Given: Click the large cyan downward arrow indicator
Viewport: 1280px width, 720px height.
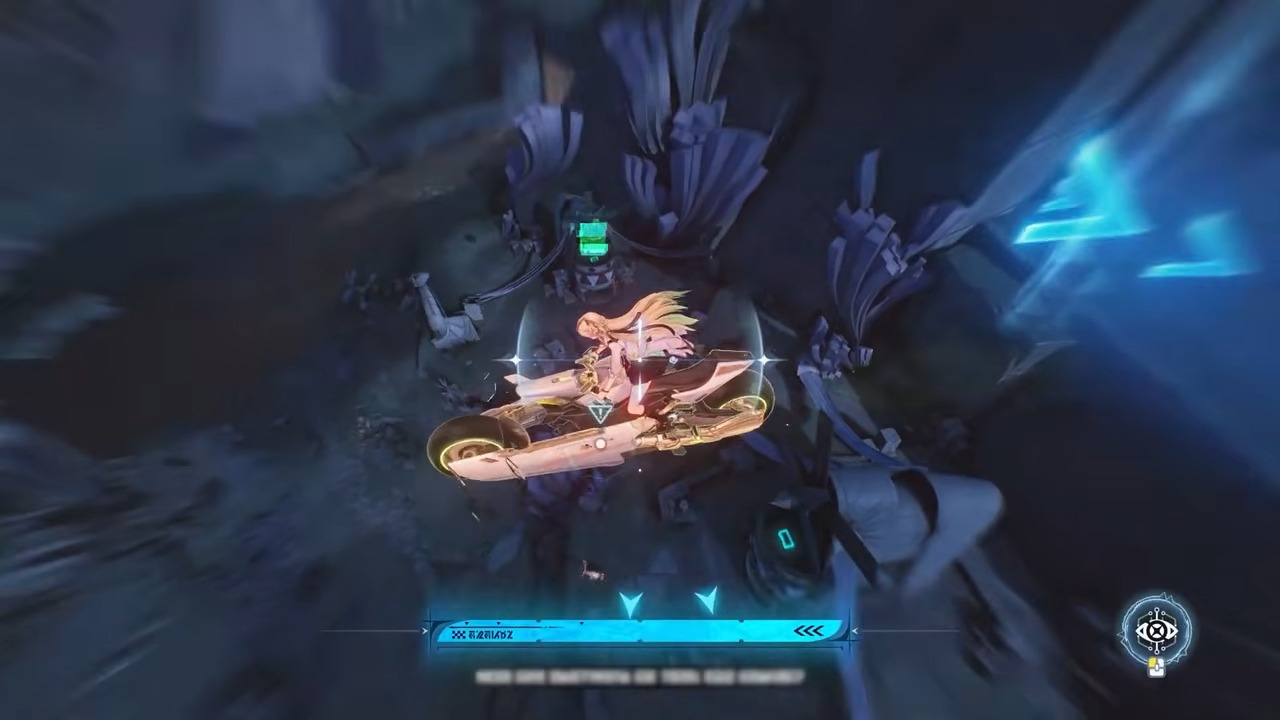Looking at the screenshot, I should click(x=632, y=601).
